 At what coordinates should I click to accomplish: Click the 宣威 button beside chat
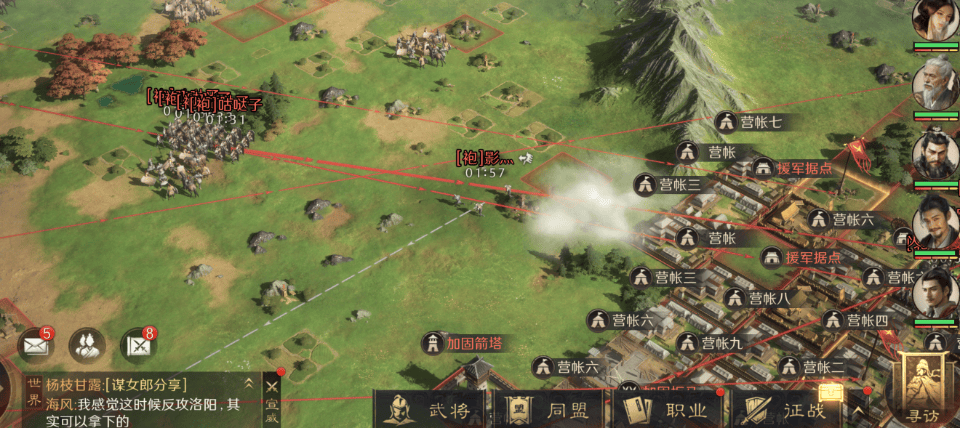click(271, 400)
